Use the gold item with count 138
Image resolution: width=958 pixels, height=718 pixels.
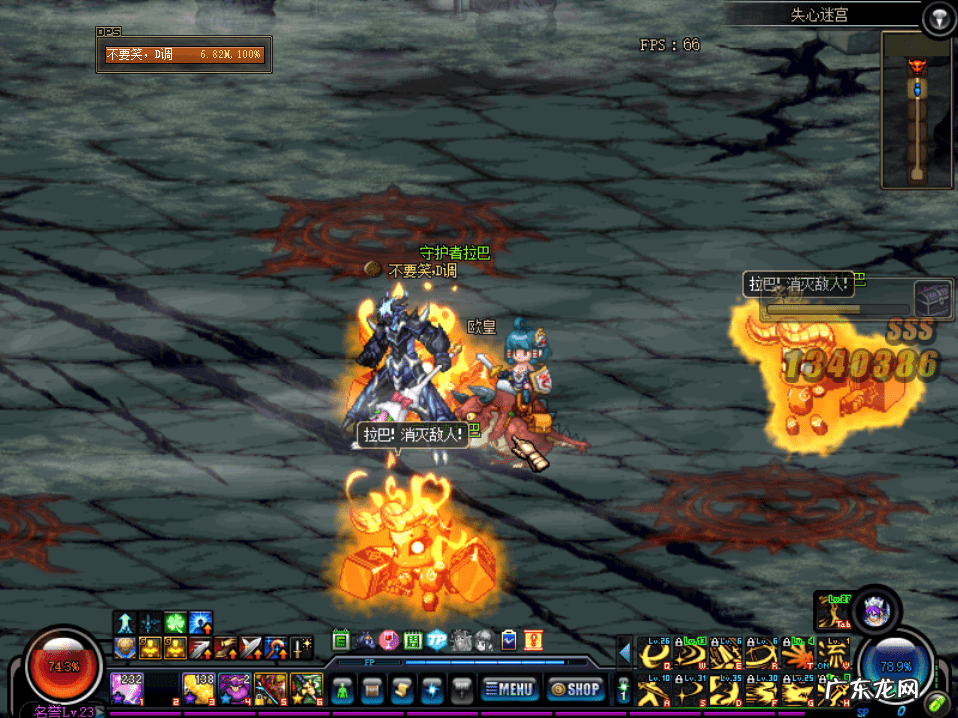coord(199,688)
